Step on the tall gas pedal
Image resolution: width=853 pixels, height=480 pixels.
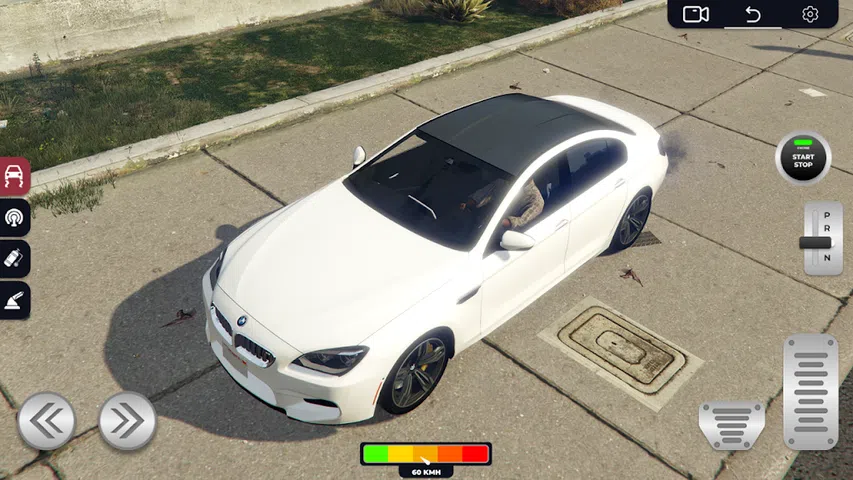(810, 391)
